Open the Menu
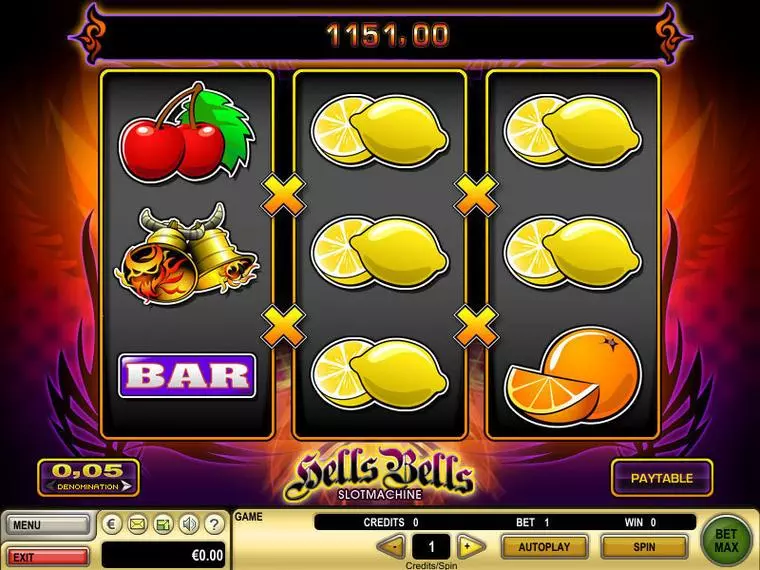Viewport: 760px width, 570px height. [46, 524]
